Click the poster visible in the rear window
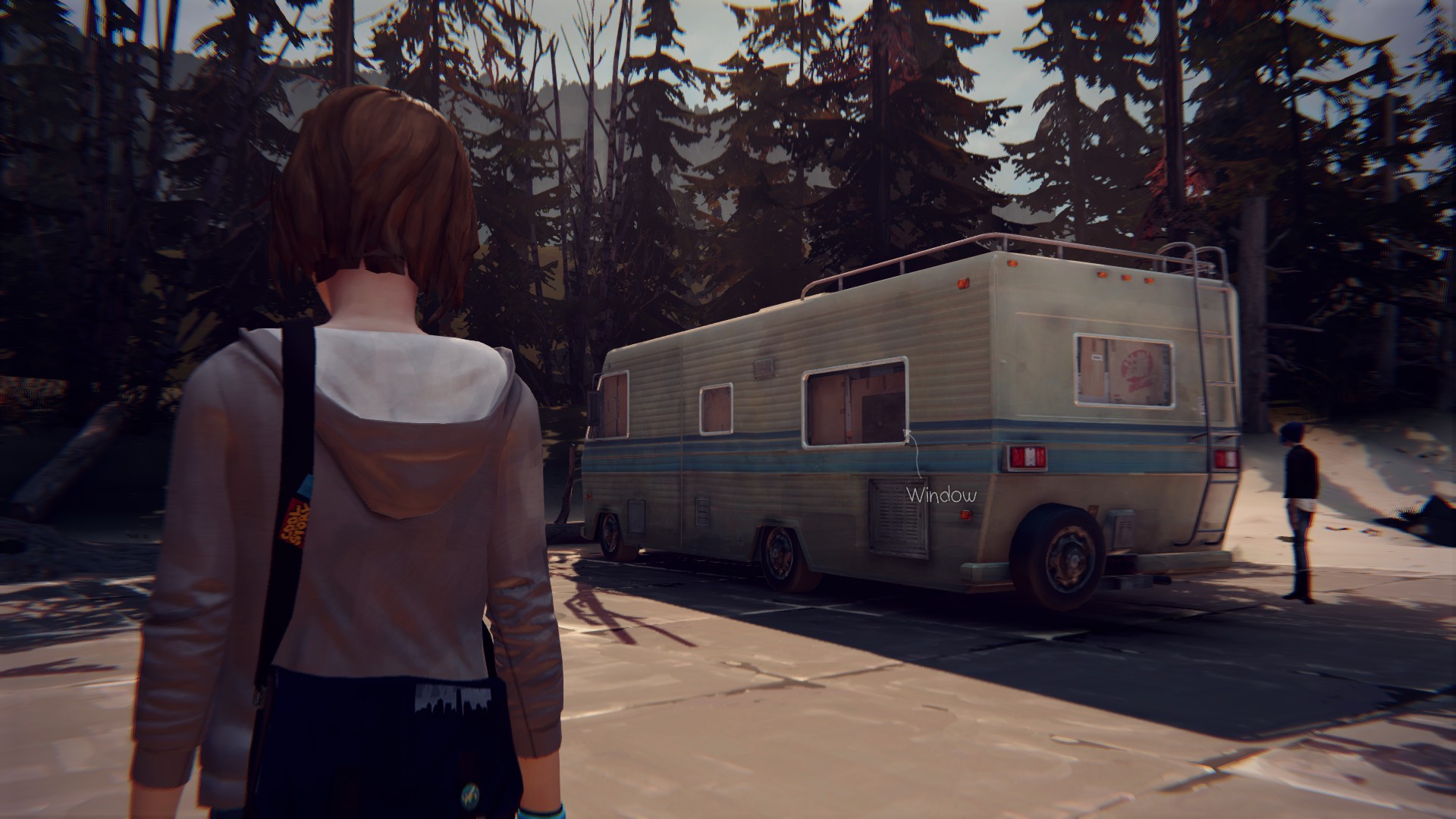1456x819 pixels. pos(1135,369)
